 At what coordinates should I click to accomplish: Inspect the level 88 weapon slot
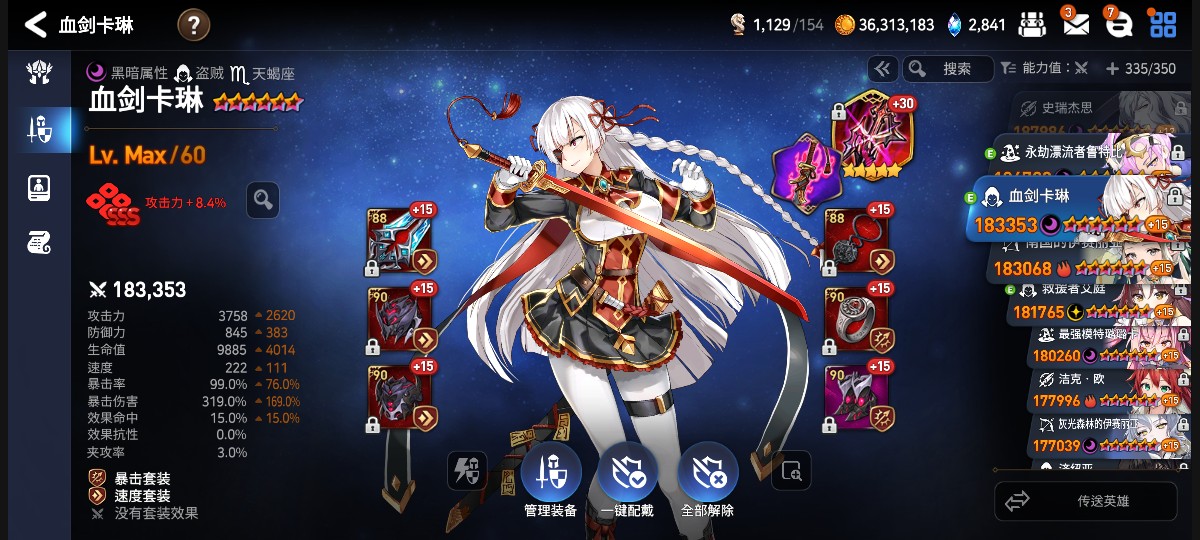click(400, 241)
